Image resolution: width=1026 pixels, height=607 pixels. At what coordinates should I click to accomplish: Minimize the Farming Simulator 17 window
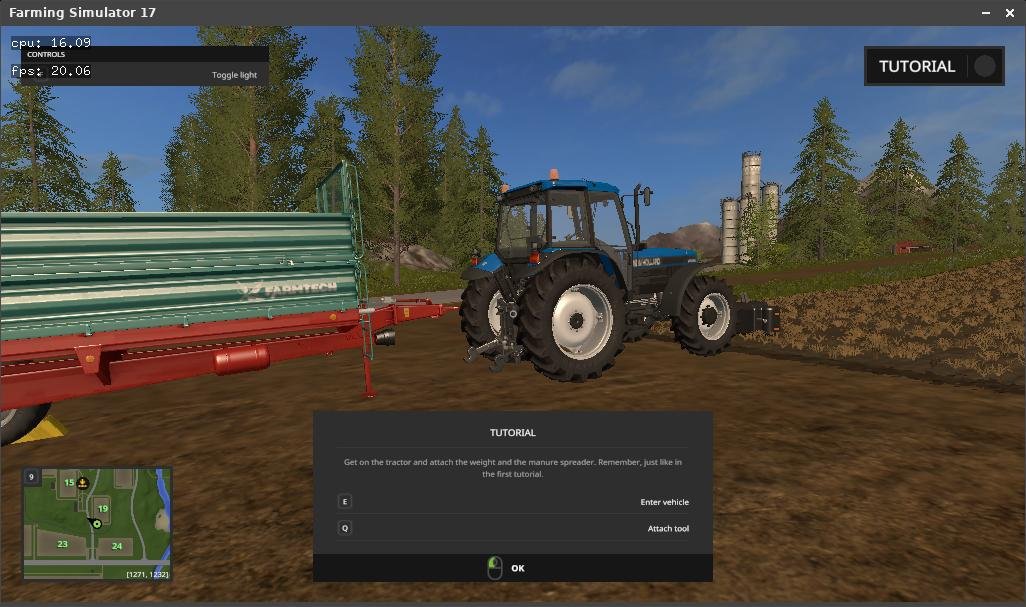[984, 13]
